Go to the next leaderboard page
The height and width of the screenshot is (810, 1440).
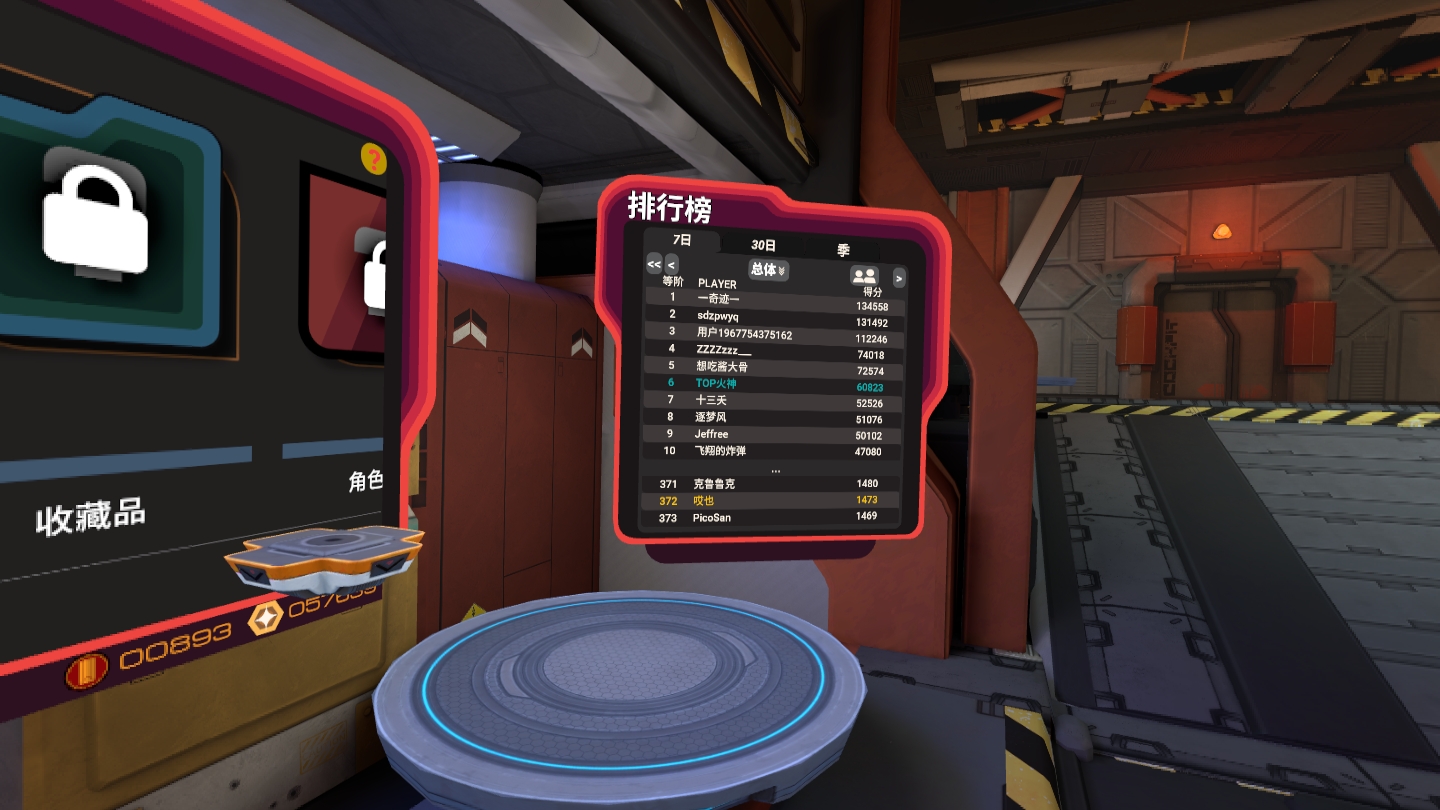tap(898, 278)
